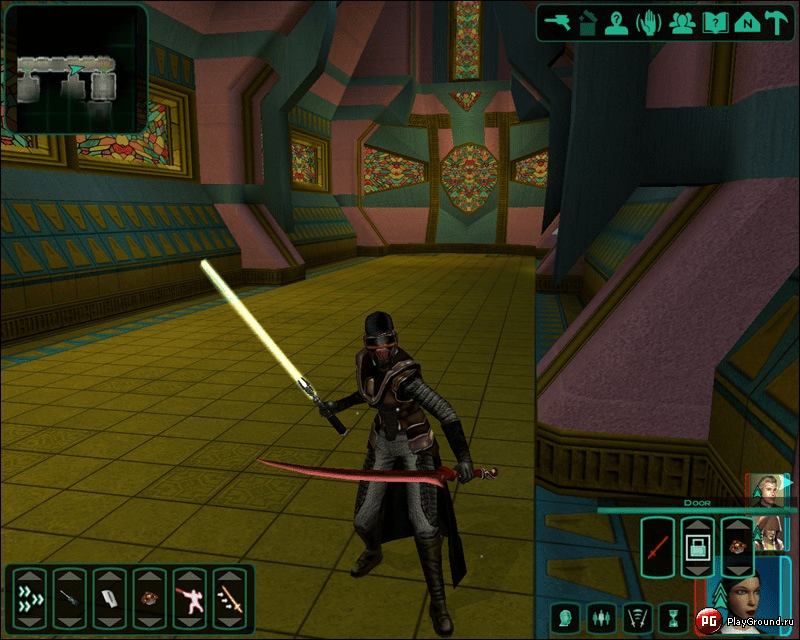Open the options via hammer icon
Image resolution: width=800 pixels, height=640 pixels.
coord(776,23)
